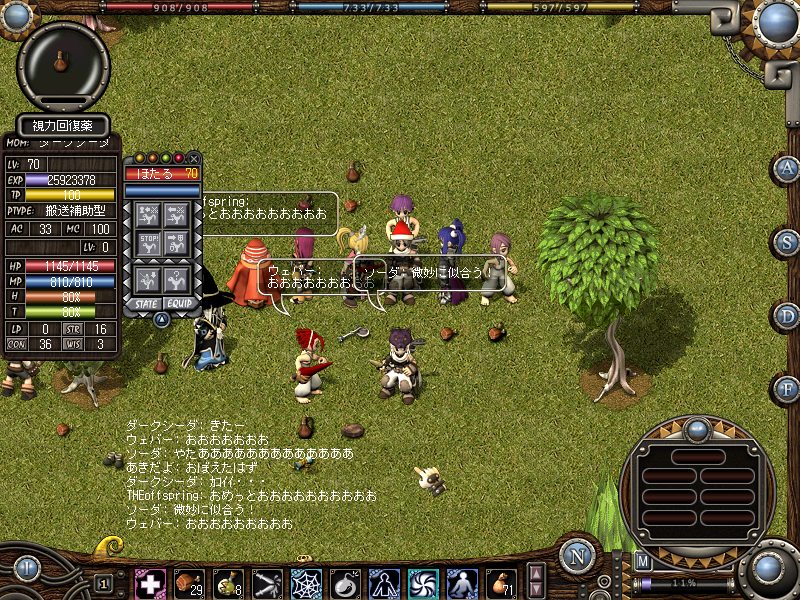The image size is (800, 600).
Task: Select the gourd item with count 71
Action: coord(499,583)
